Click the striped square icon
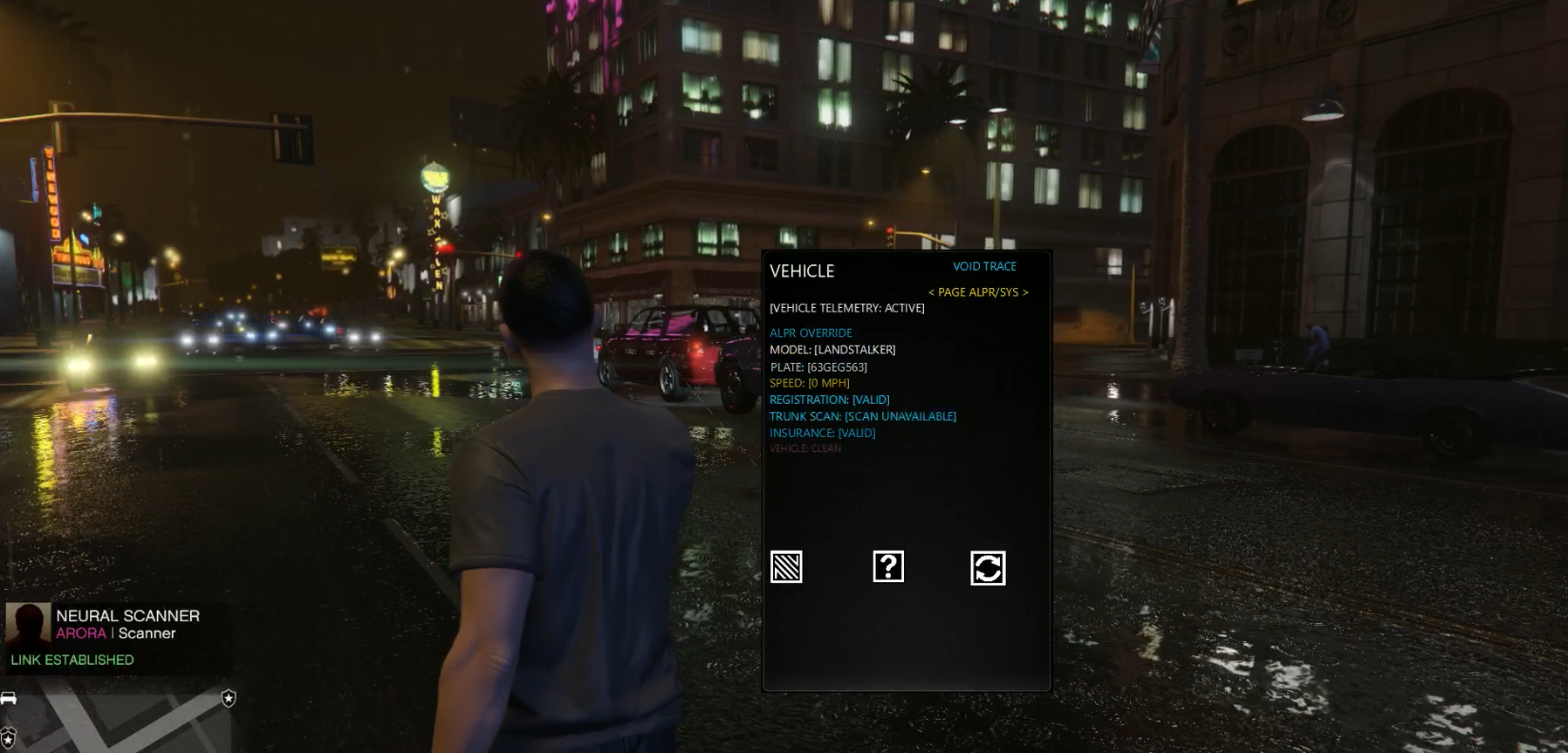This screenshot has height=753, width=1568. (x=786, y=567)
